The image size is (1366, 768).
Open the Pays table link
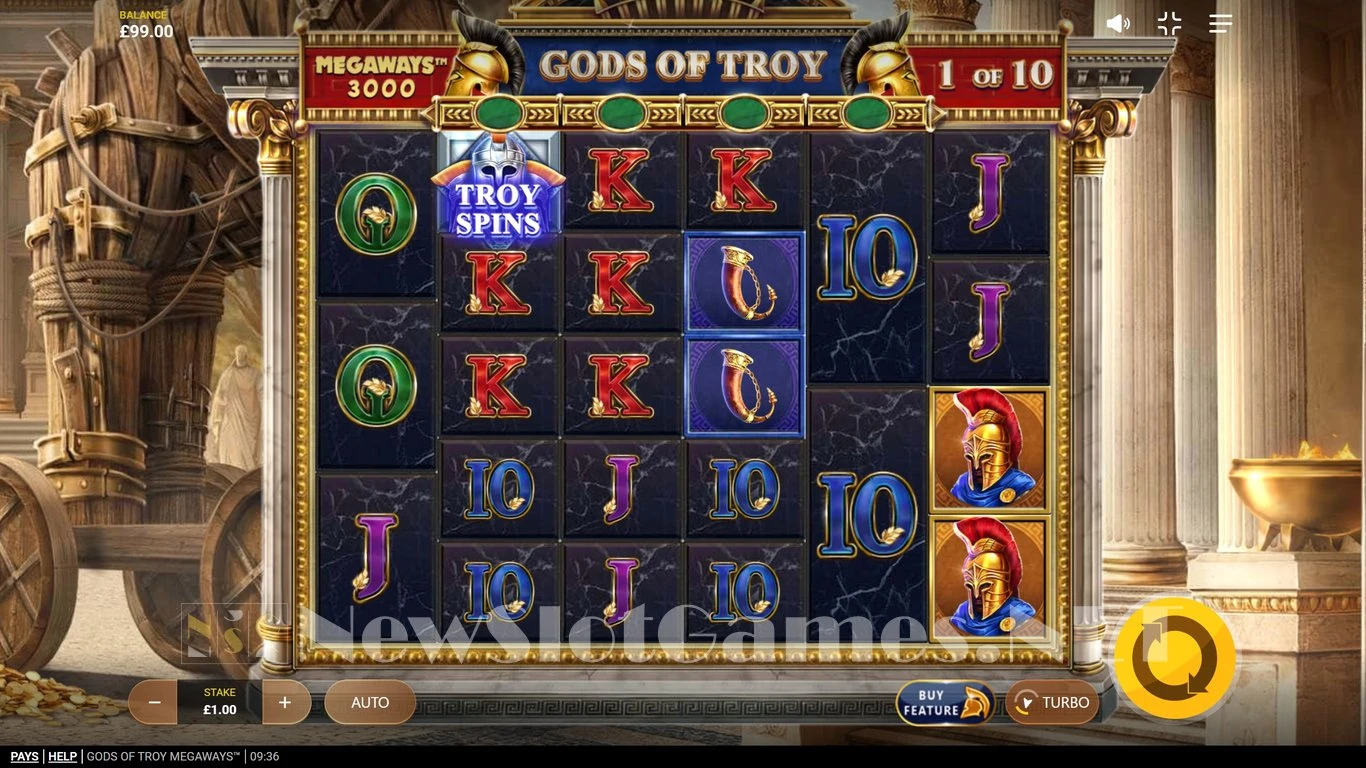tap(25, 757)
